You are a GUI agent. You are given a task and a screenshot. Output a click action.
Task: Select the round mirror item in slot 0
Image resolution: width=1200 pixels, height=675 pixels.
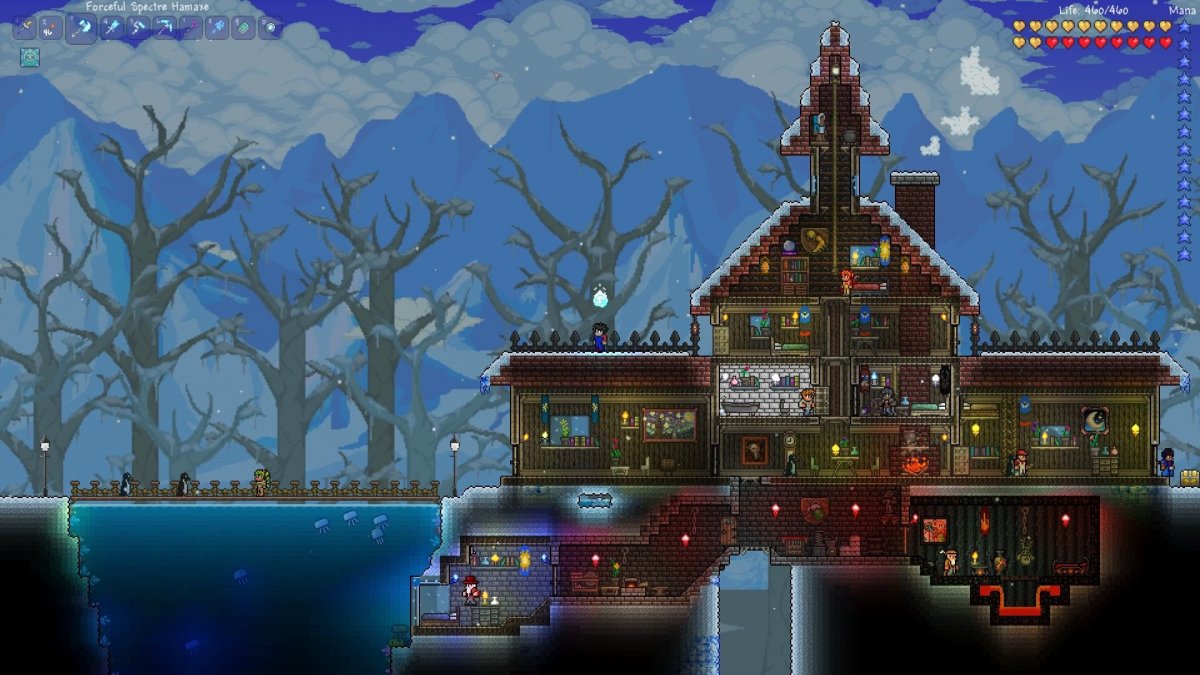270,28
